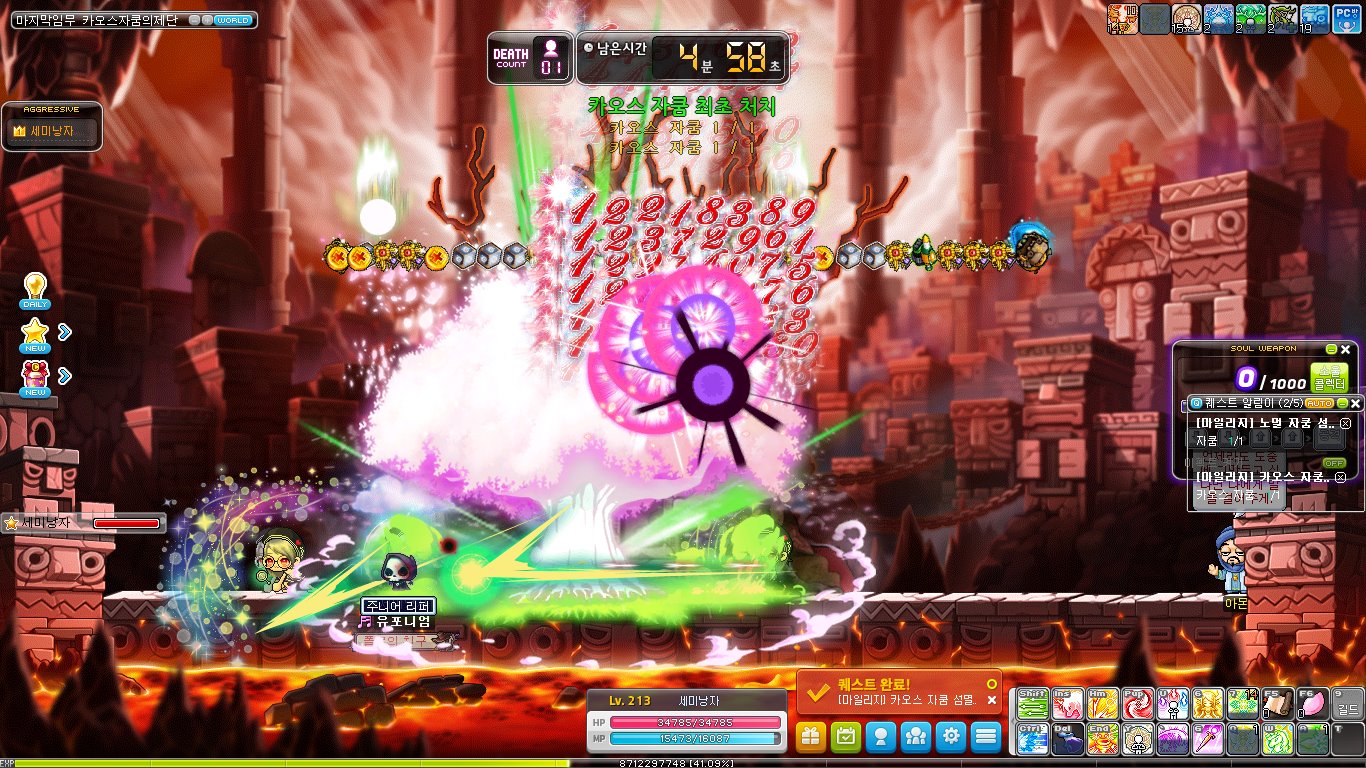Open the character info menu button
The width and height of the screenshot is (1366, 768).
click(x=881, y=737)
